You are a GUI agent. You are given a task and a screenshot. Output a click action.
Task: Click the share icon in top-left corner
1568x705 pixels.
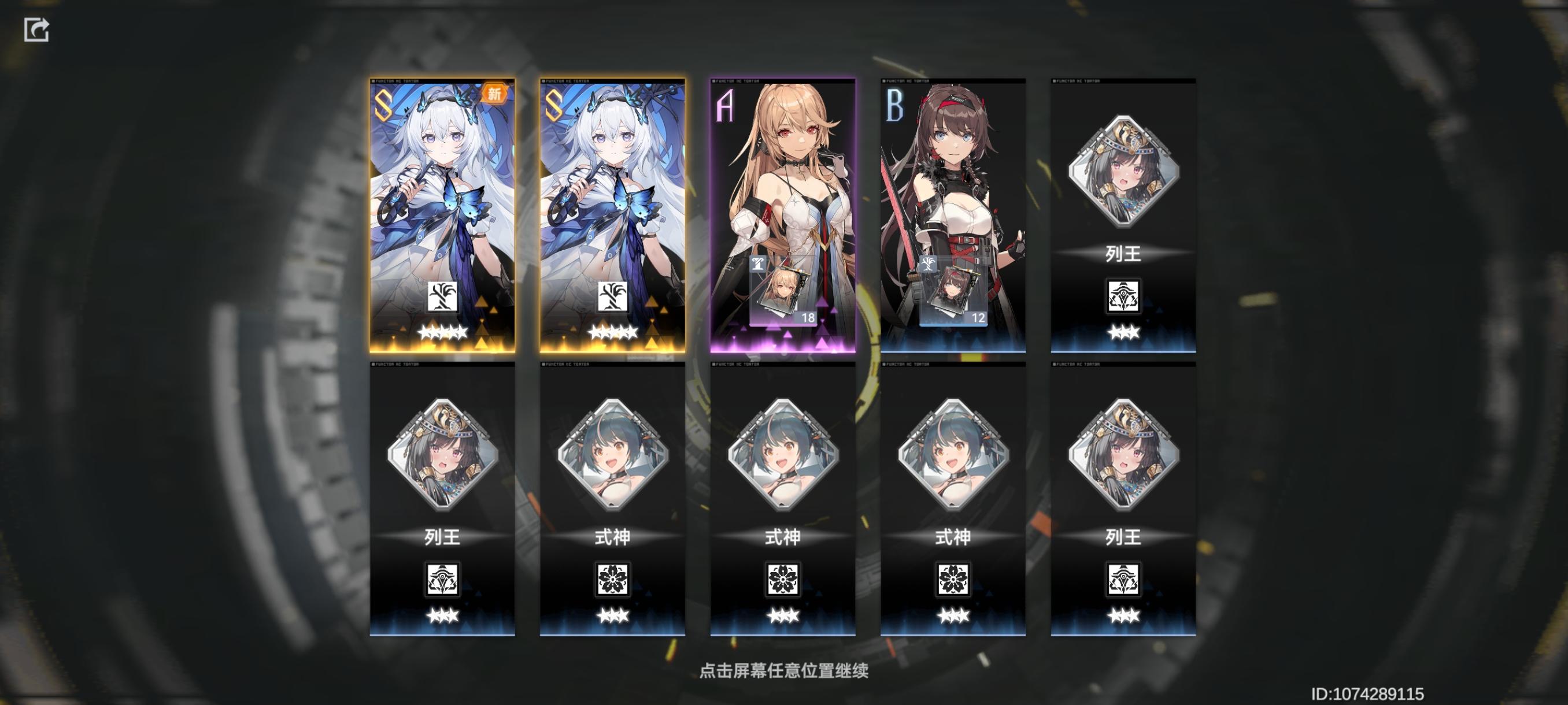(38, 31)
